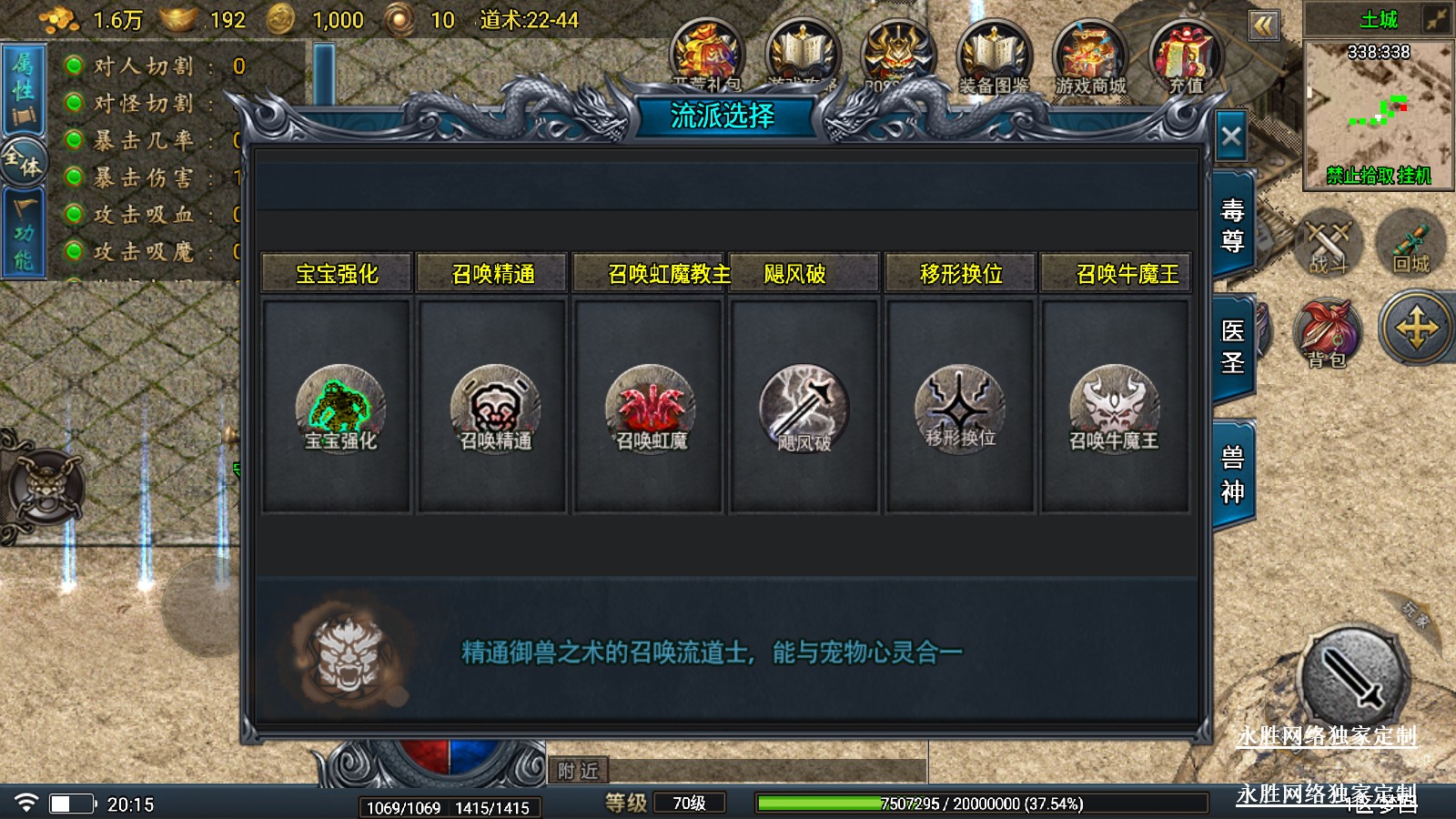Viewport: 1456px width, 819px height.
Task: Use the 回城 return-to-town icon
Action: pyautogui.click(x=1411, y=242)
